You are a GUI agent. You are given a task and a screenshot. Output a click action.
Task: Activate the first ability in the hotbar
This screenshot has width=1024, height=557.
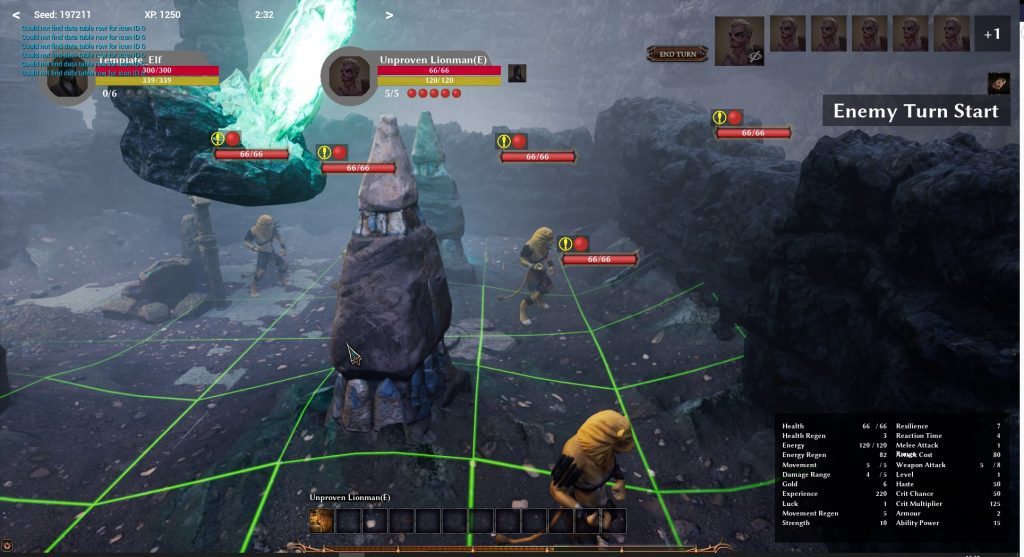[321, 520]
